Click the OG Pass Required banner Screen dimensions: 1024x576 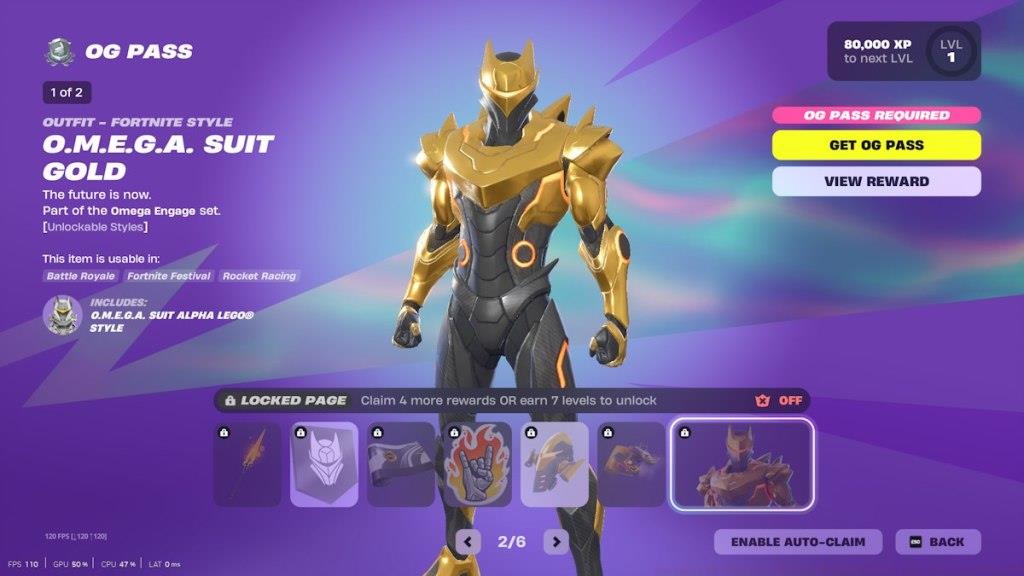point(876,115)
